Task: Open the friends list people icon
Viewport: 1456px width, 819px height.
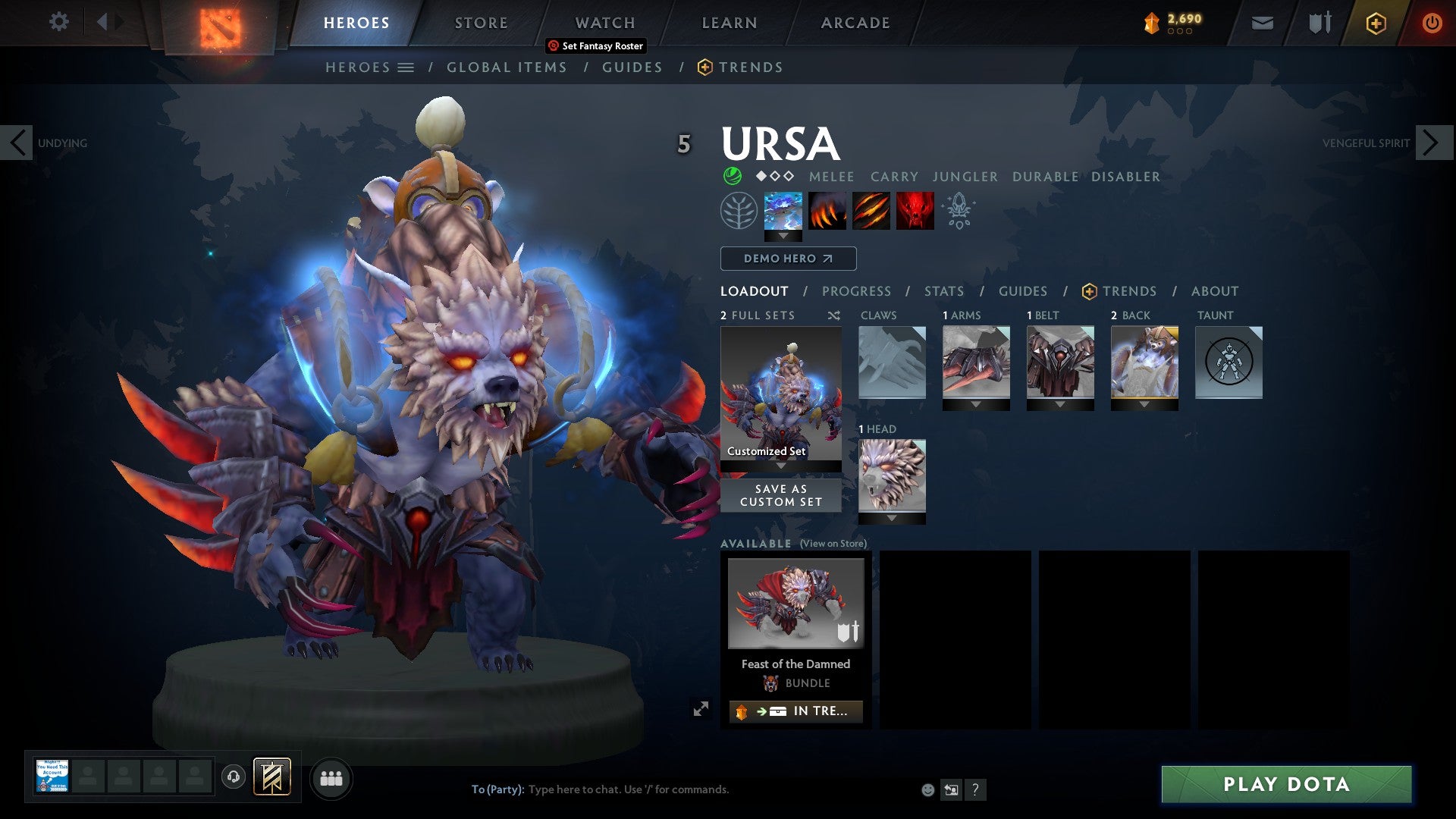Action: 330,778
